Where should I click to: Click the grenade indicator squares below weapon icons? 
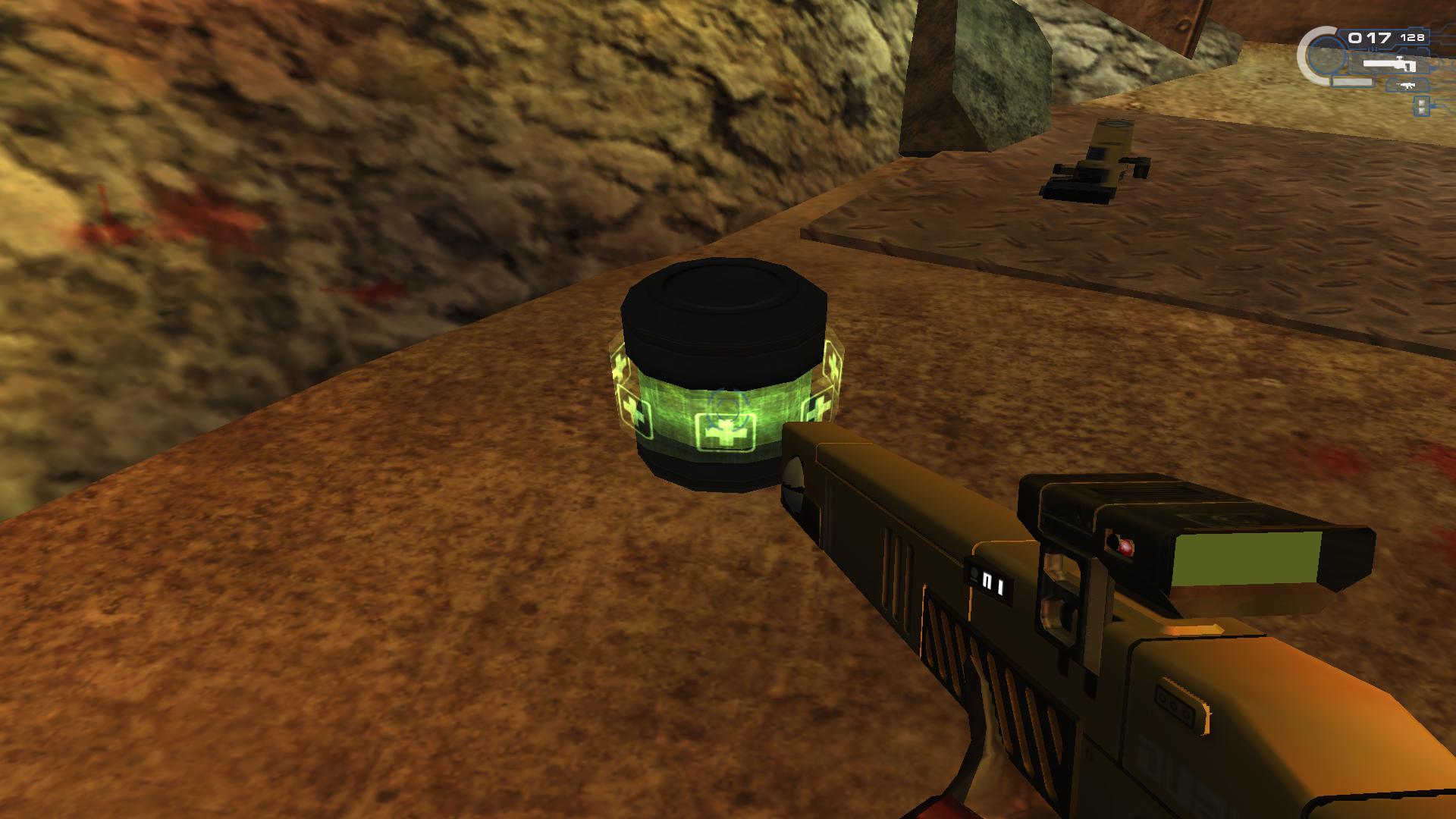(1421, 106)
